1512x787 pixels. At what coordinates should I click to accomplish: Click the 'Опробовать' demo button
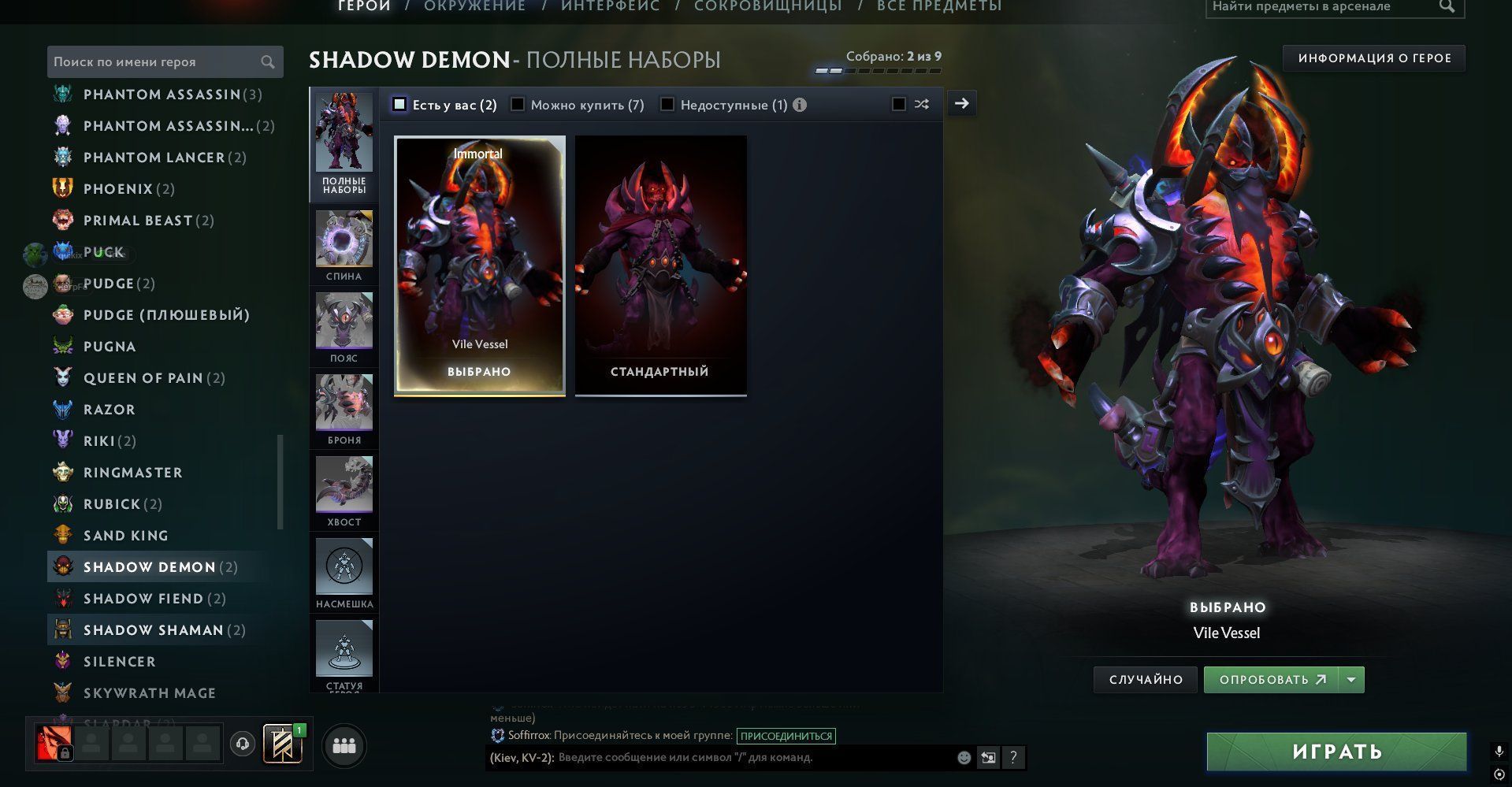(1271, 680)
